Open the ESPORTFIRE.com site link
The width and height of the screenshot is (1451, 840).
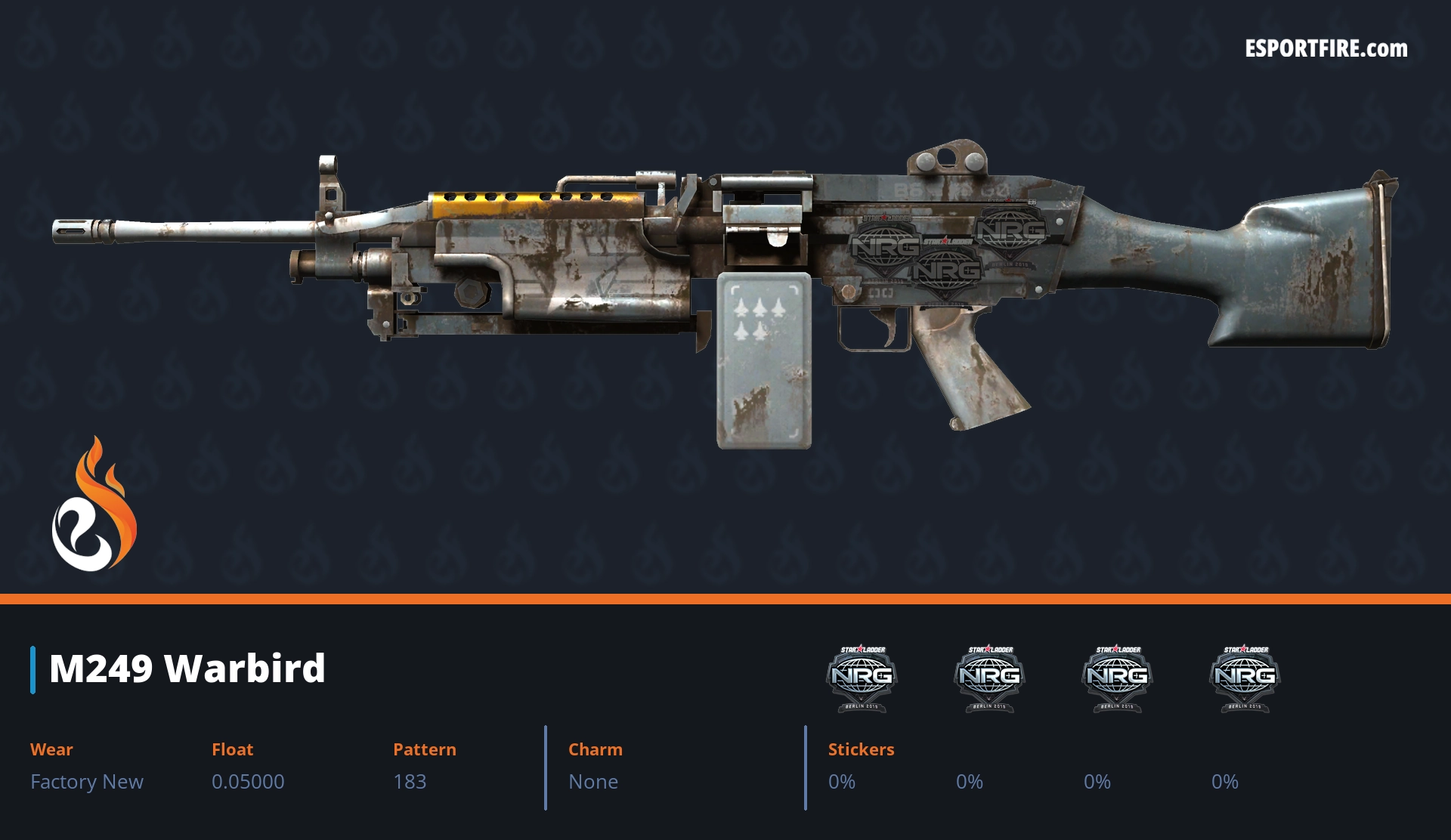[x=1326, y=49]
